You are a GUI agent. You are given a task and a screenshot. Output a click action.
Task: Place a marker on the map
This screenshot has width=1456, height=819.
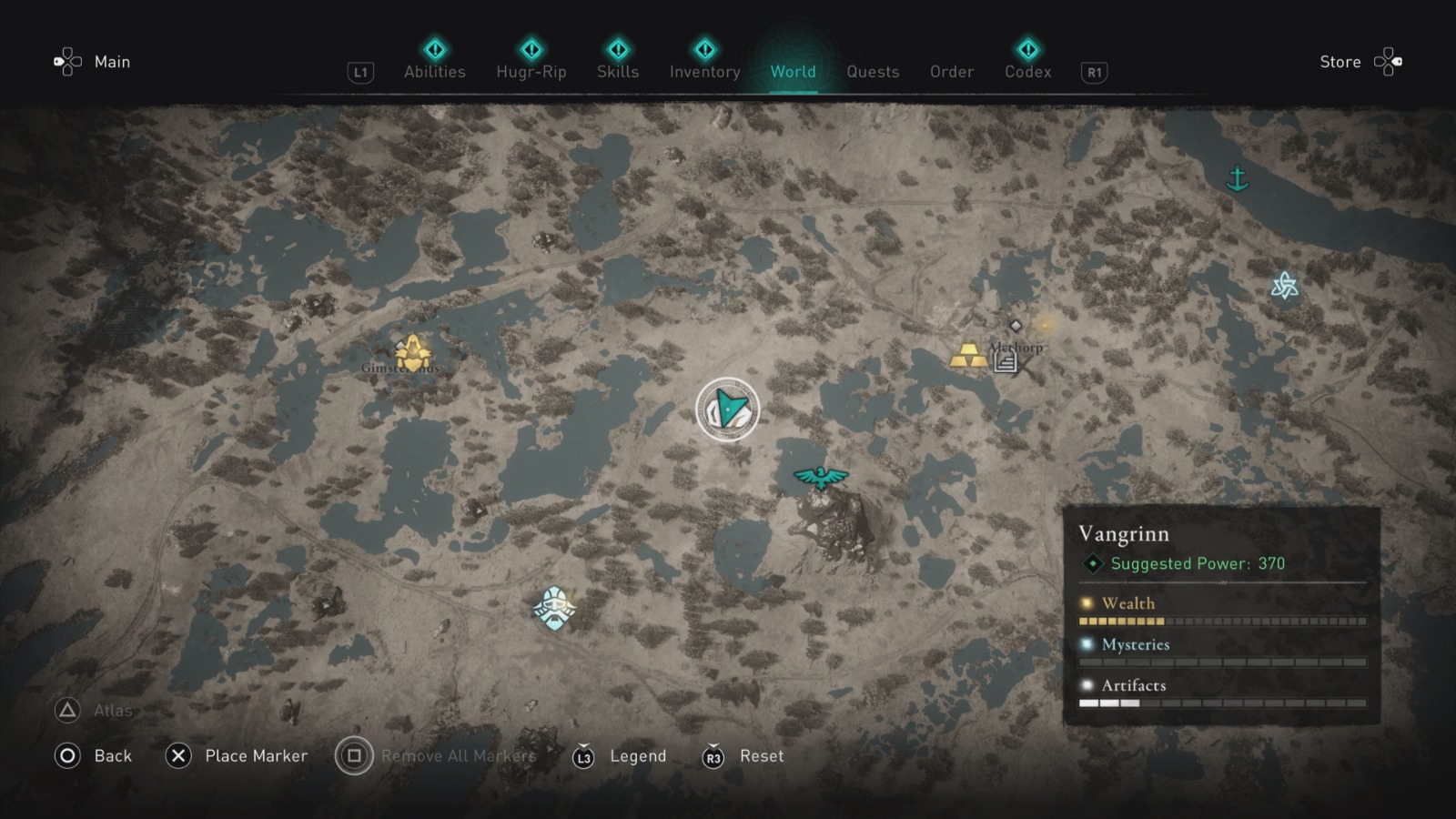point(258,756)
